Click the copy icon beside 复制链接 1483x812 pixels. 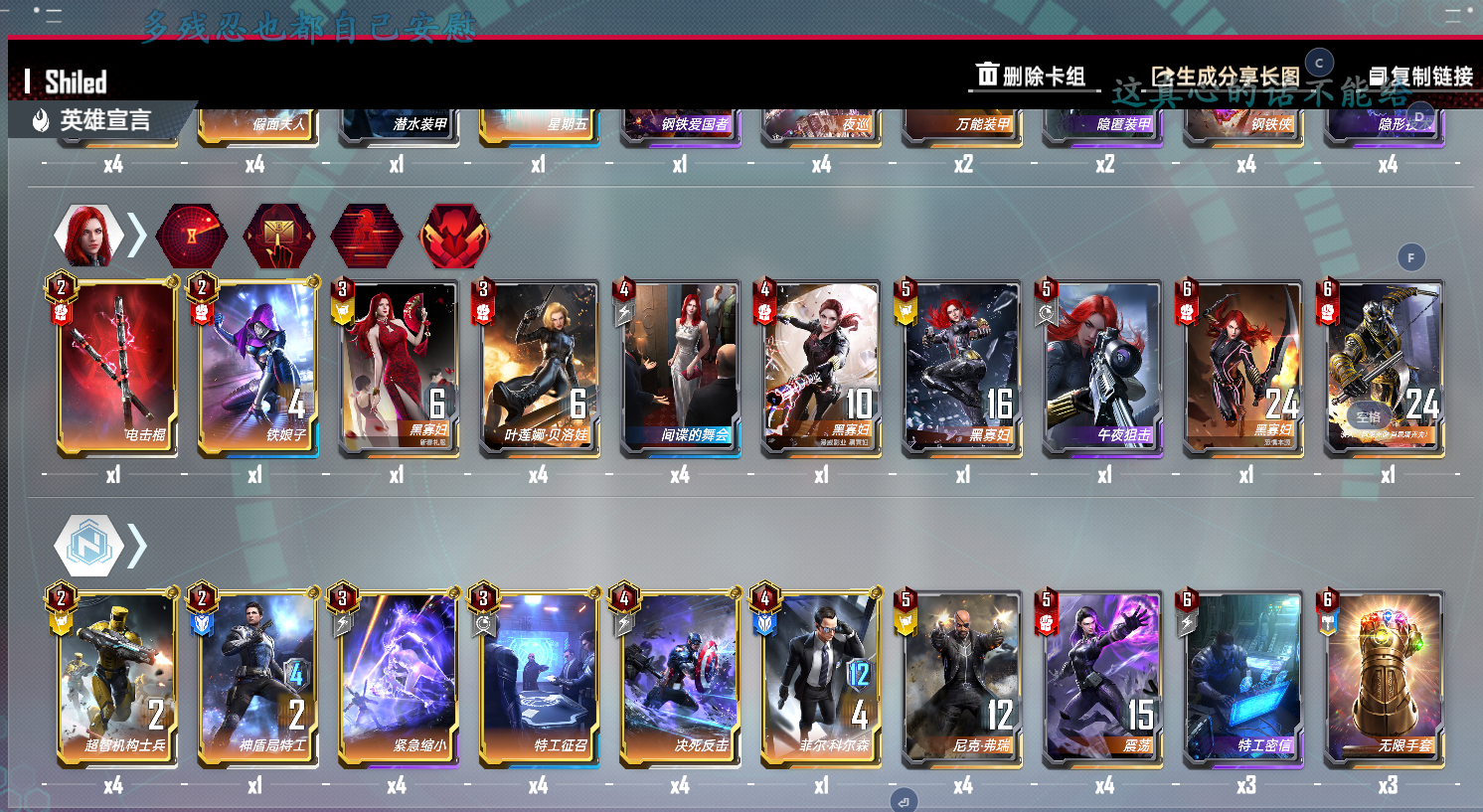[x=1378, y=76]
